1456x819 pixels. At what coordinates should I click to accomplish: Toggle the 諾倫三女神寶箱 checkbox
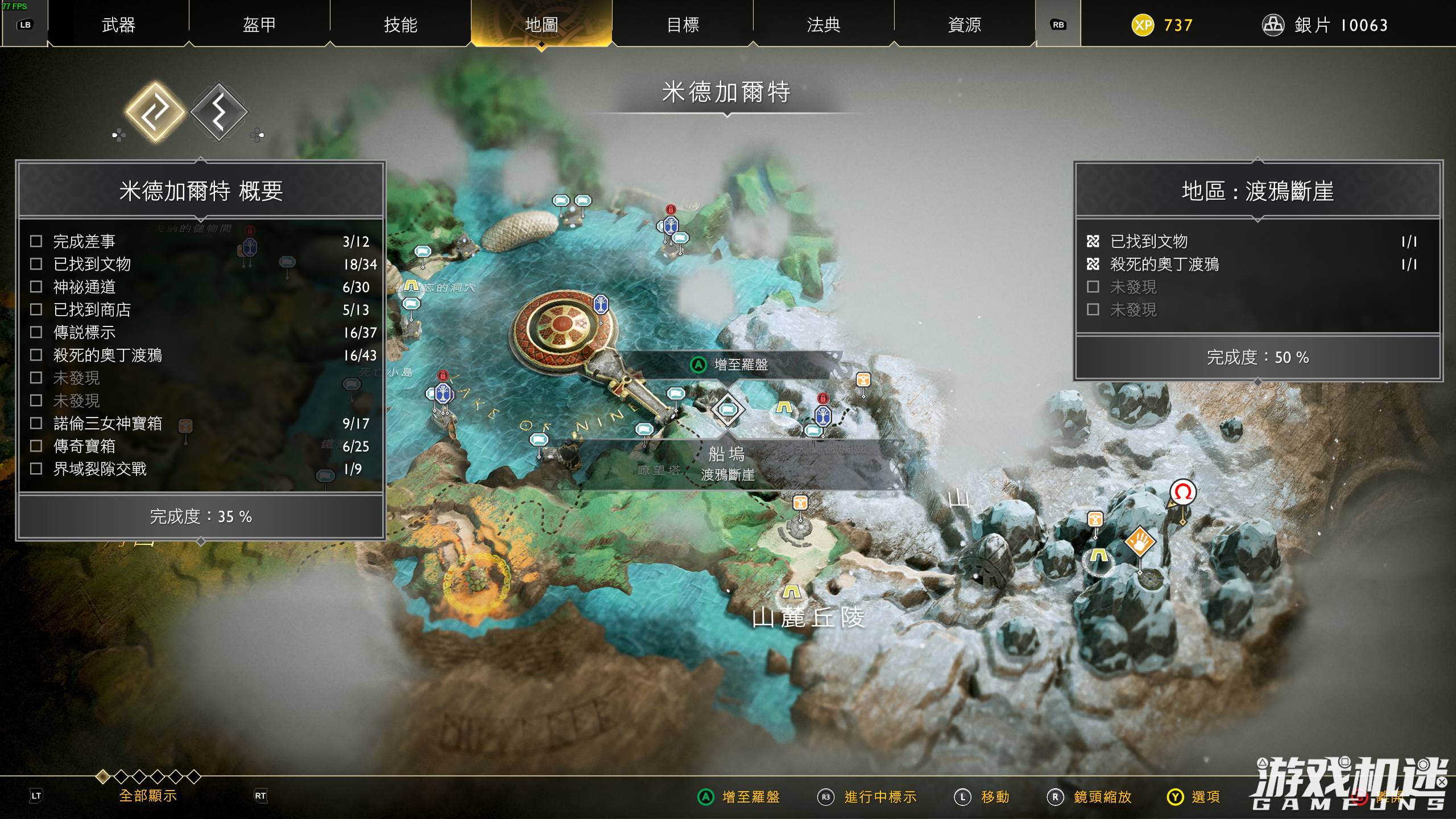tap(38, 424)
